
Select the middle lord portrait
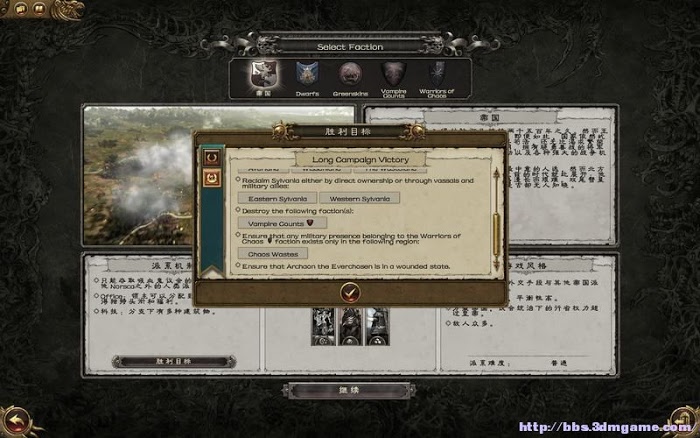click(349, 322)
